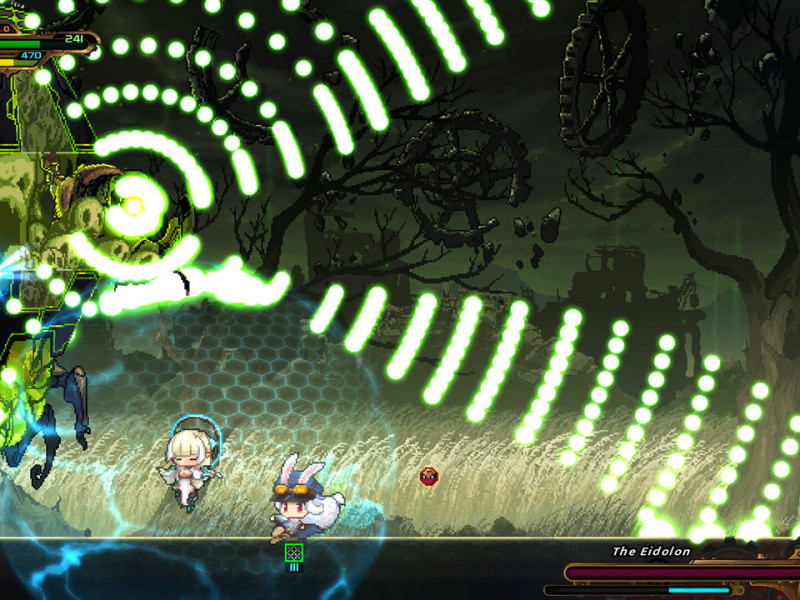800x600 pixels.
Task: Click the green-framed grid icon under the player
Action: coord(294,552)
